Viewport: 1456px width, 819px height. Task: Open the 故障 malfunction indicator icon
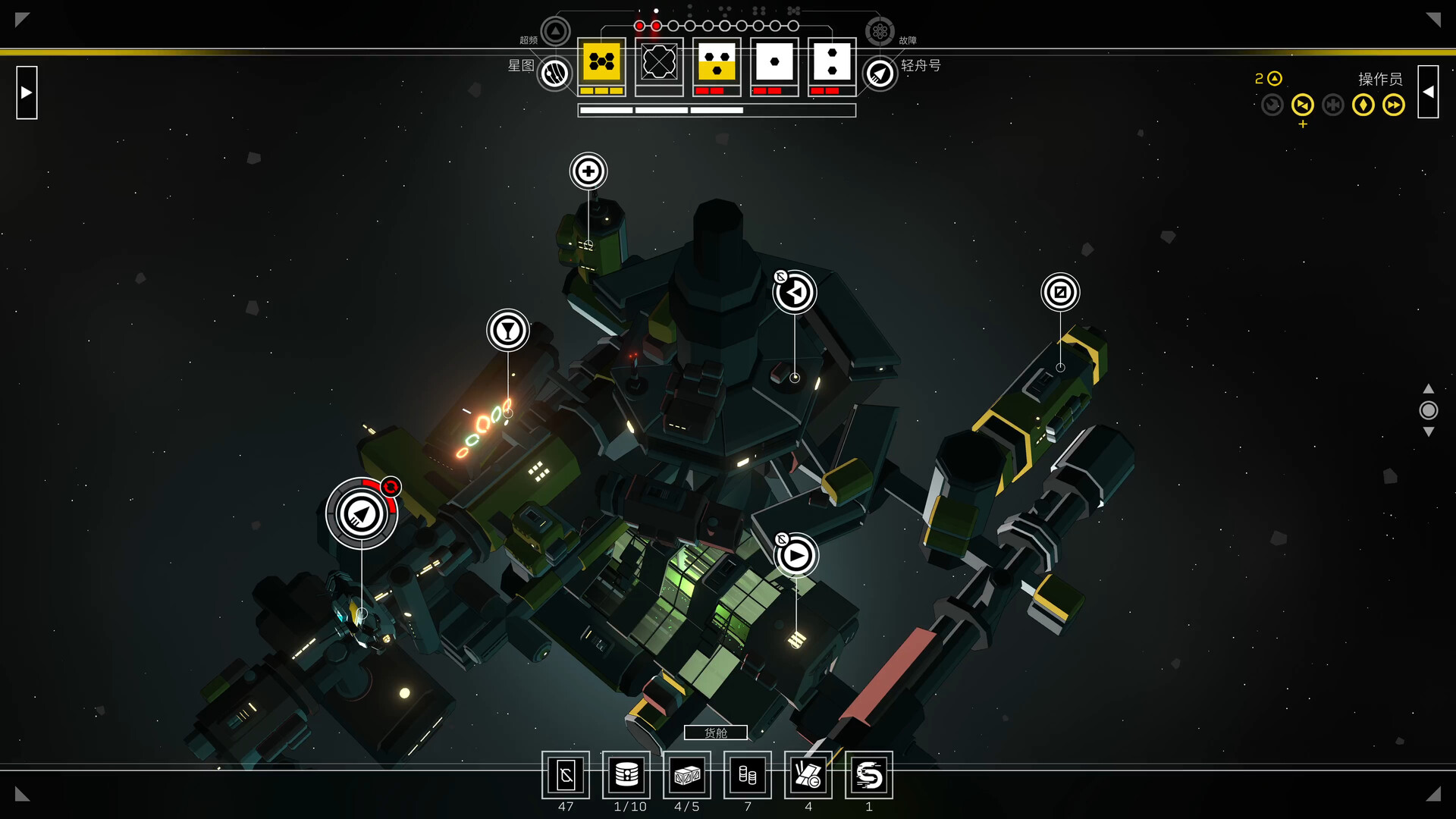880,31
